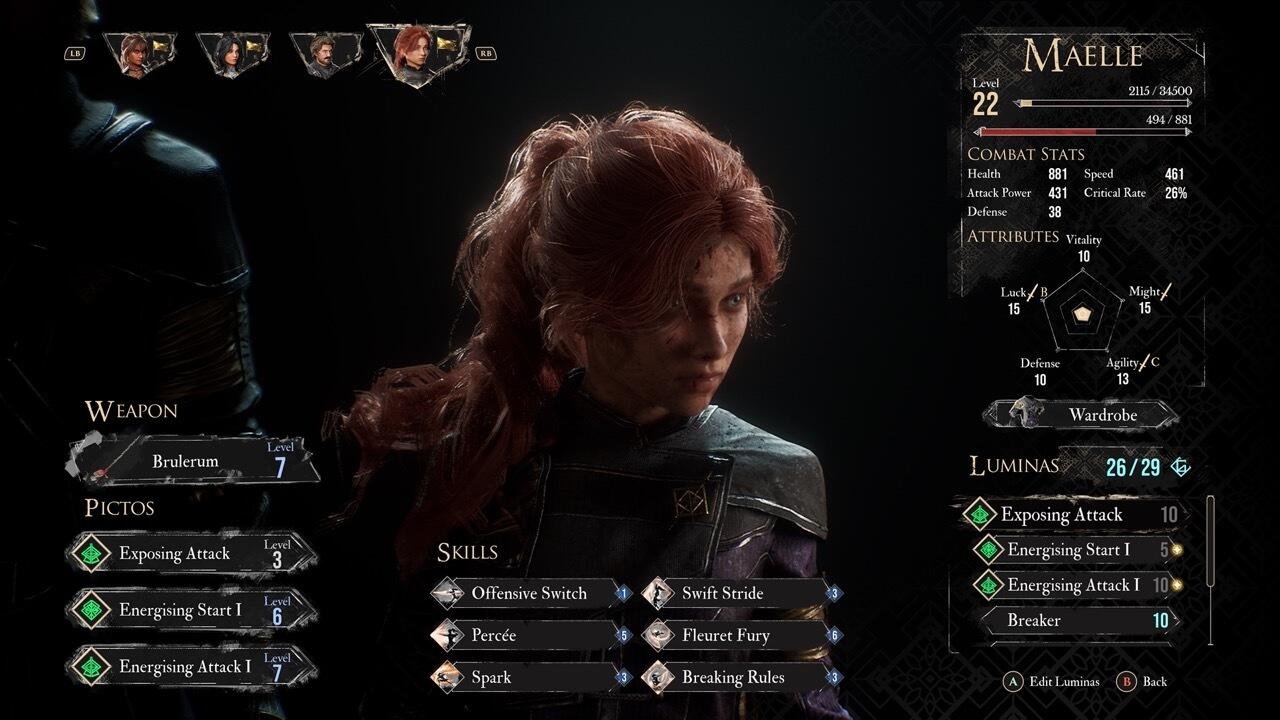Open the Energising Attack I picto slot
Image resolution: width=1280 pixels, height=720 pixels.
click(192, 667)
